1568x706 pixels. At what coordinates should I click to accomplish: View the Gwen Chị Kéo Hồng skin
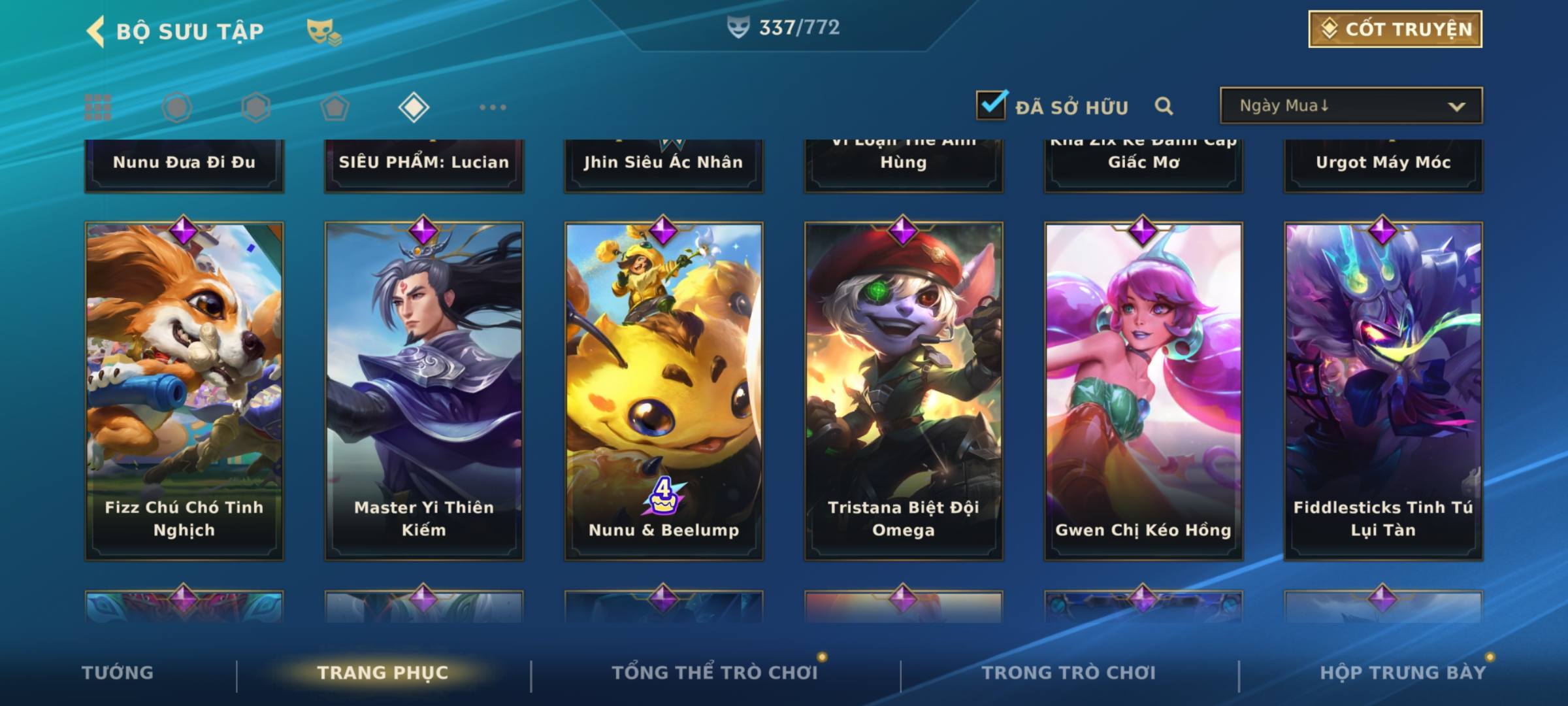coord(1143,391)
